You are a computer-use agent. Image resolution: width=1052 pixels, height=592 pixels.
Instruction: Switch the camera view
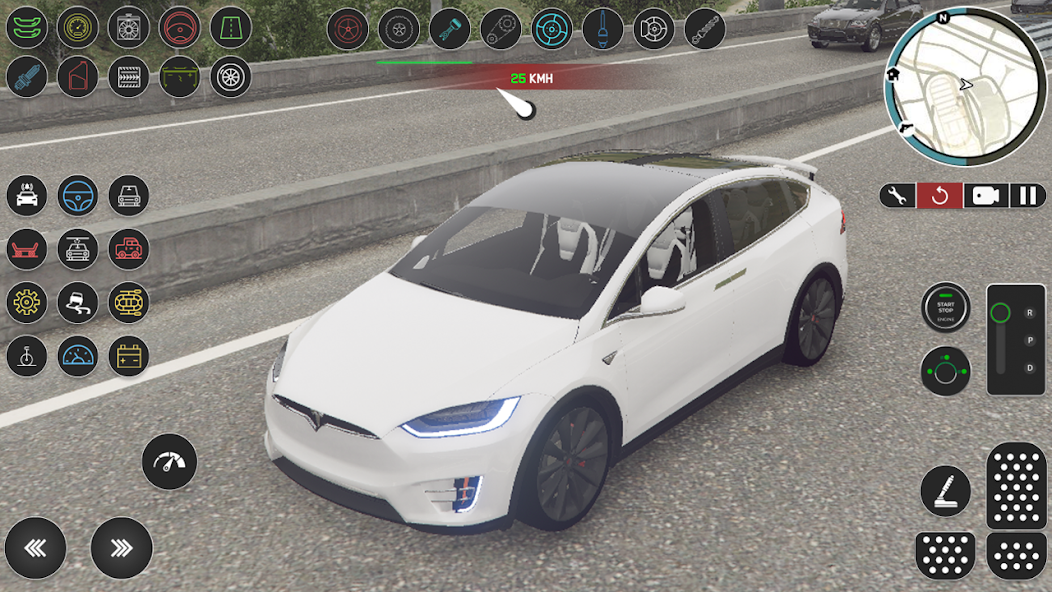point(985,196)
